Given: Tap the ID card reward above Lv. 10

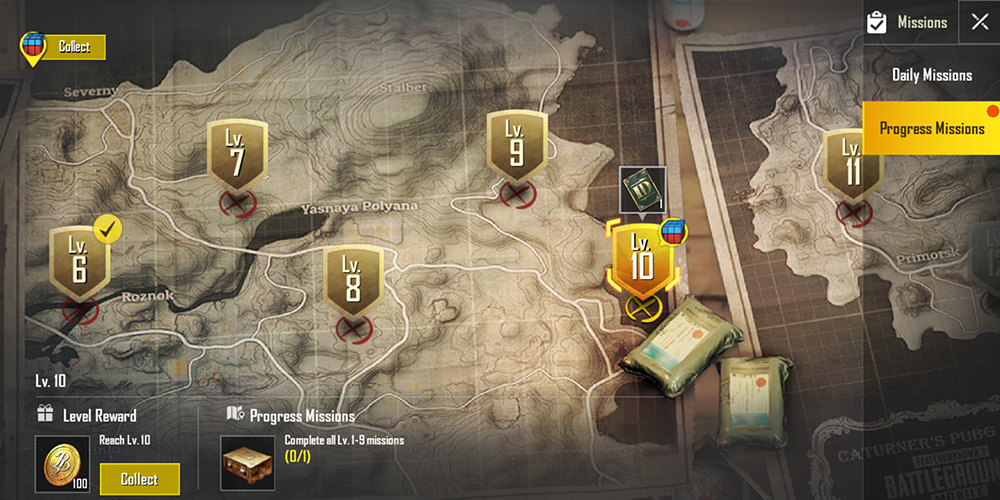Looking at the screenshot, I should 641,190.
